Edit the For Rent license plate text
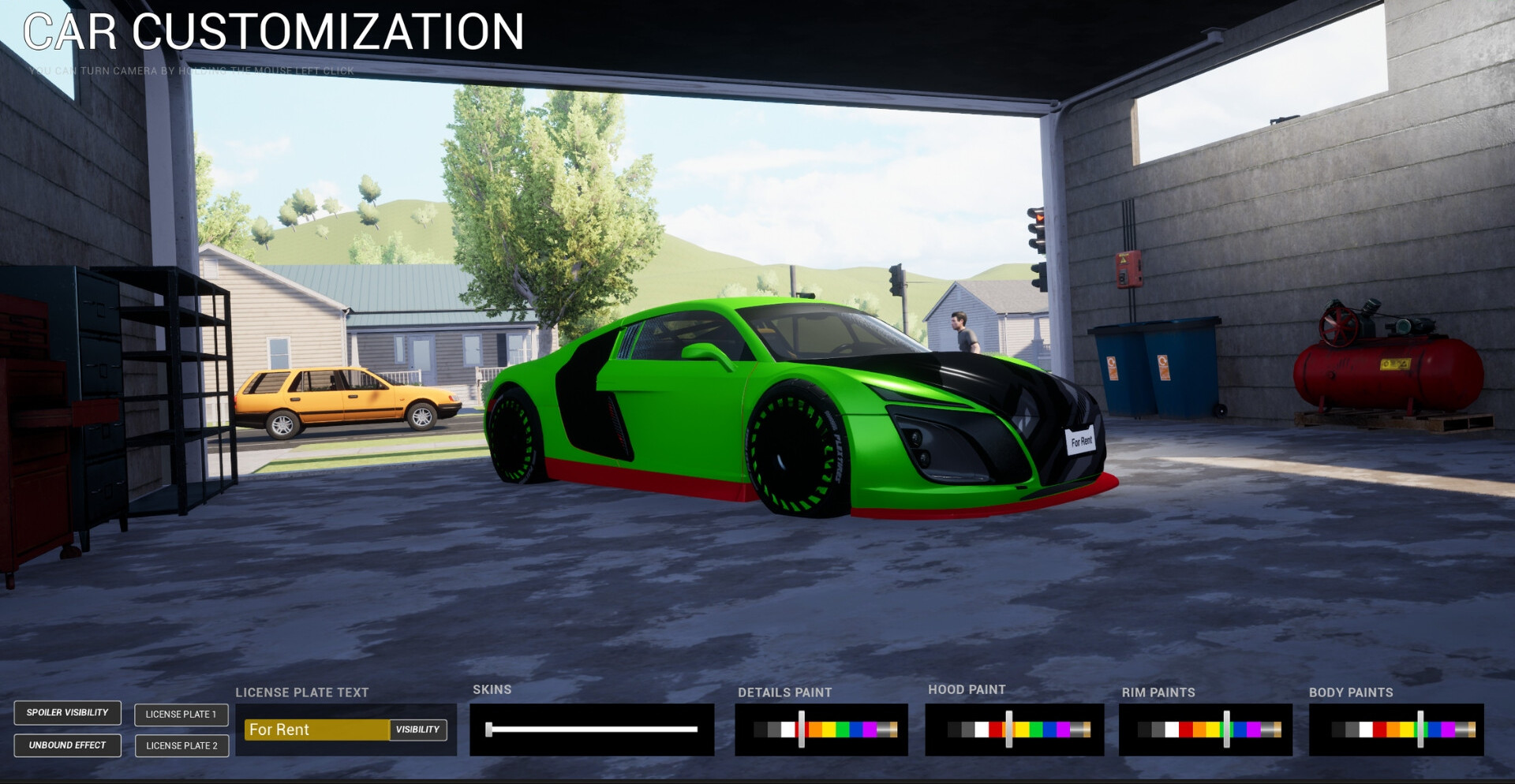Image resolution: width=1515 pixels, height=784 pixels. (316, 730)
